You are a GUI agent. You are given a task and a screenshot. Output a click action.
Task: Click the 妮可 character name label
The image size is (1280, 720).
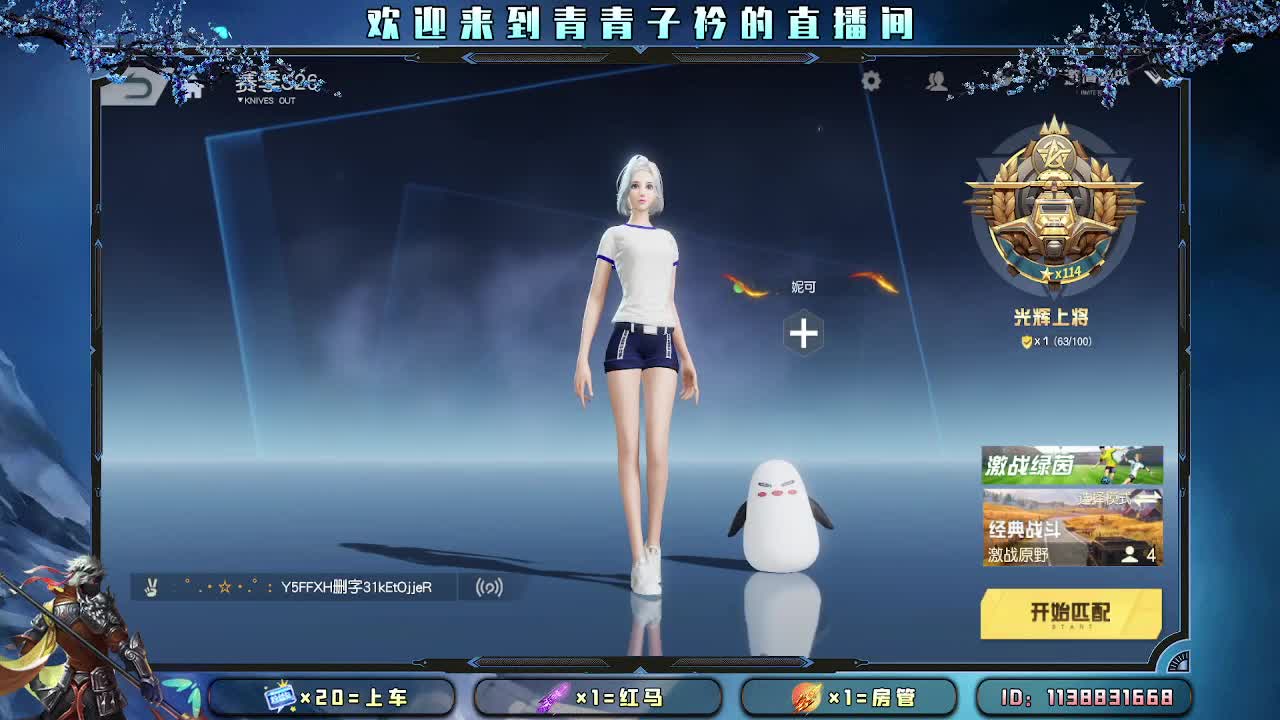pyautogui.click(x=805, y=287)
